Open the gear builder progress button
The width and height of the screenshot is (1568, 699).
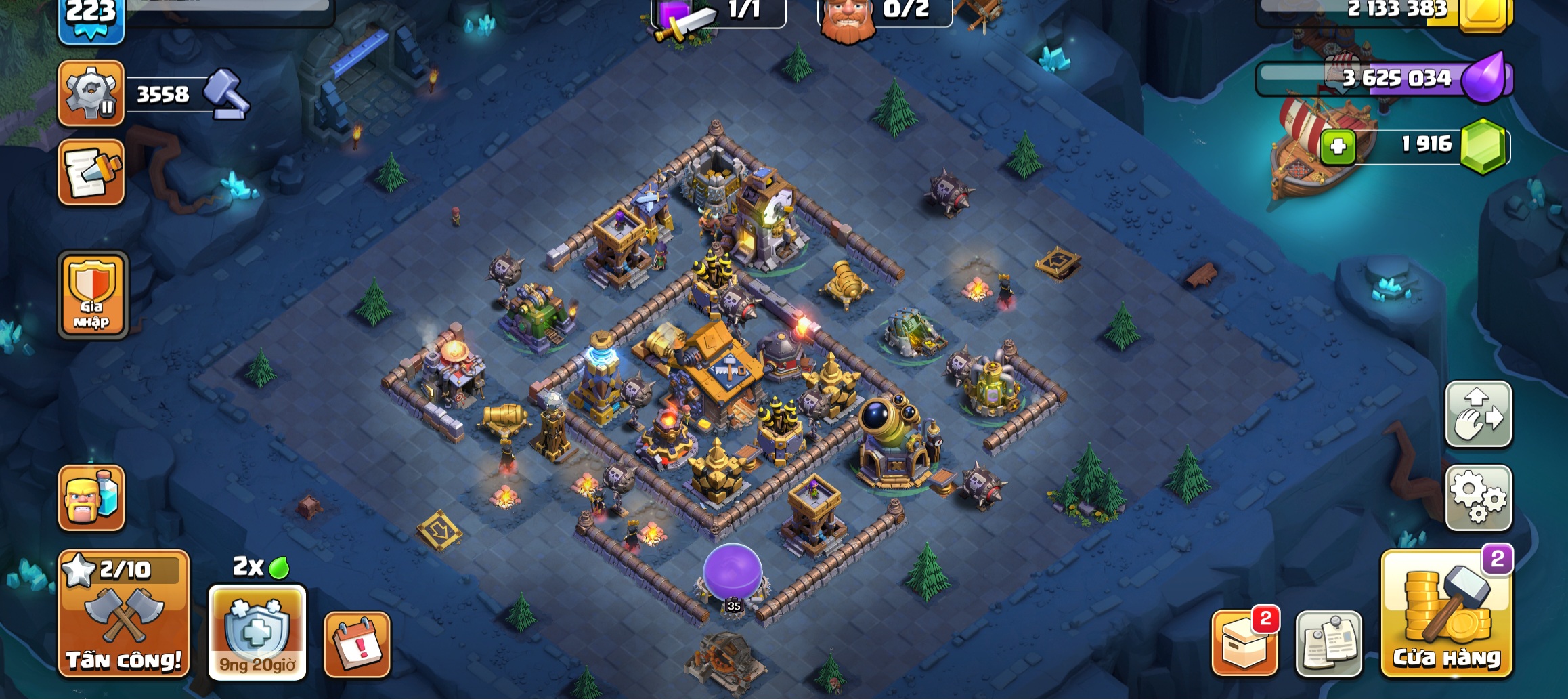click(x=91, y=93)
